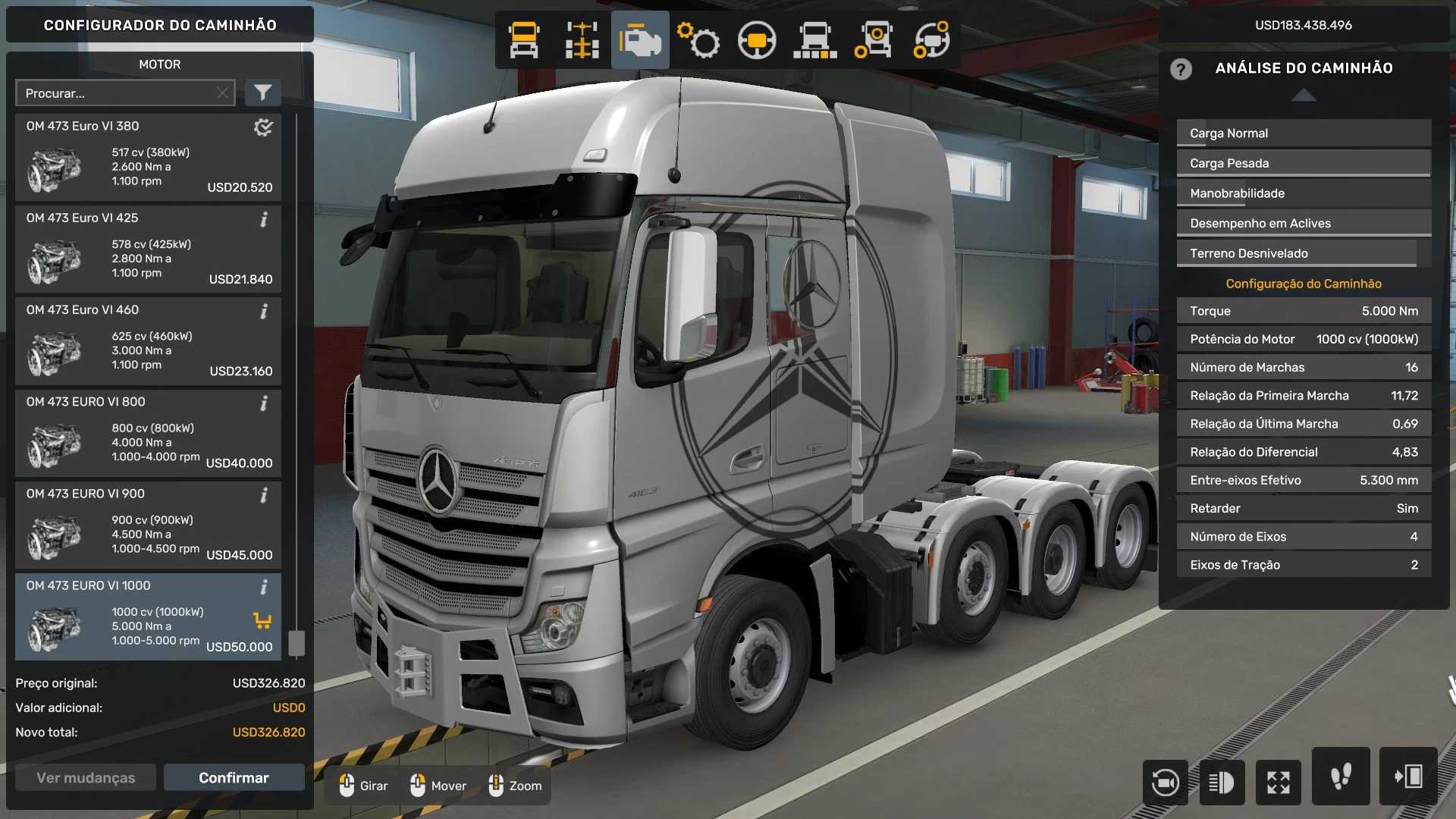Exit the configurator with the door icon
The image size is (1456, 819).
pos(1407,777)
